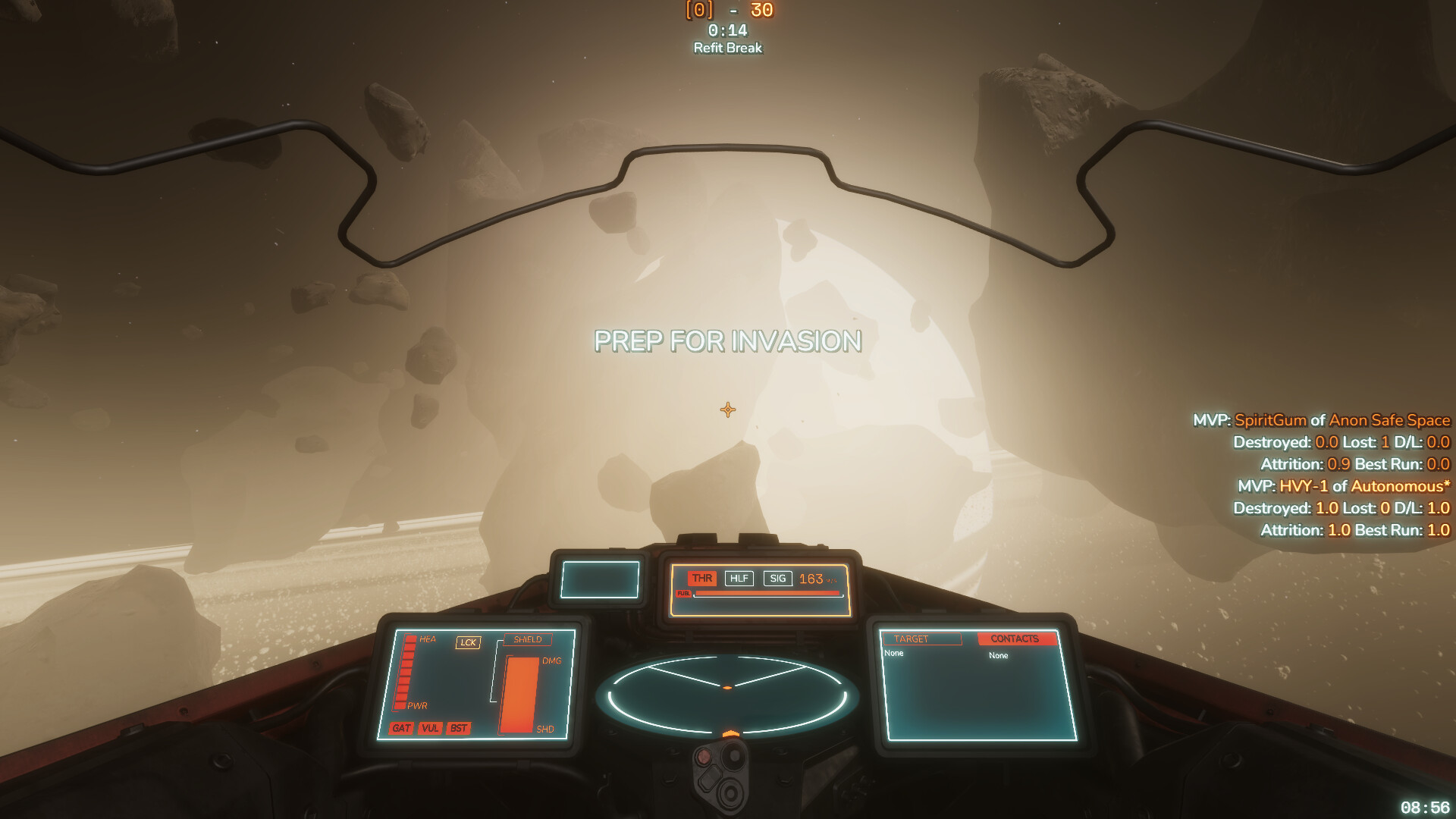
Task: Expand the TARGET list showing None
Action: click(x=893, y=653)
